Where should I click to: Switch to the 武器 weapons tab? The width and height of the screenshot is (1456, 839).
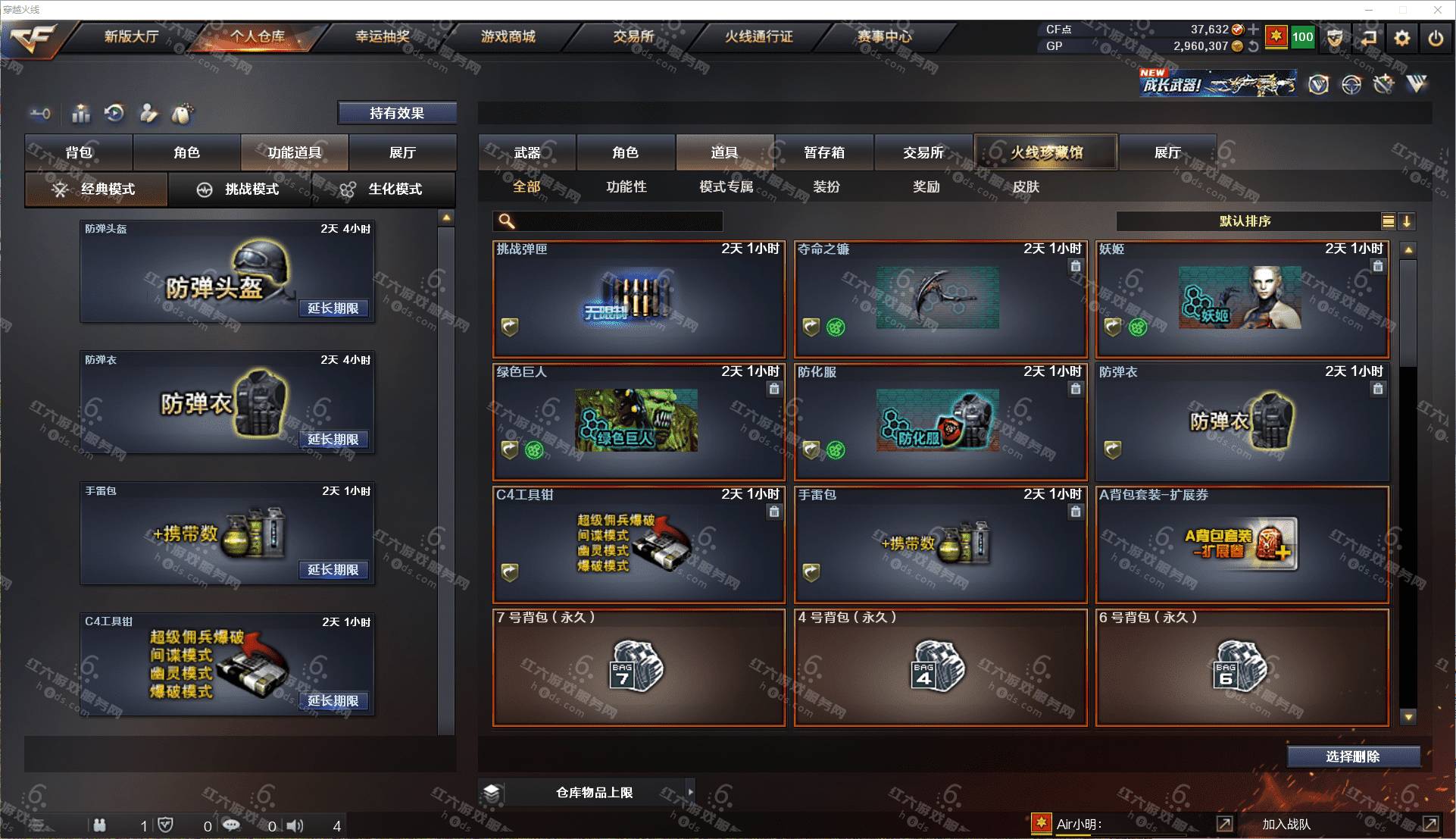527,152
